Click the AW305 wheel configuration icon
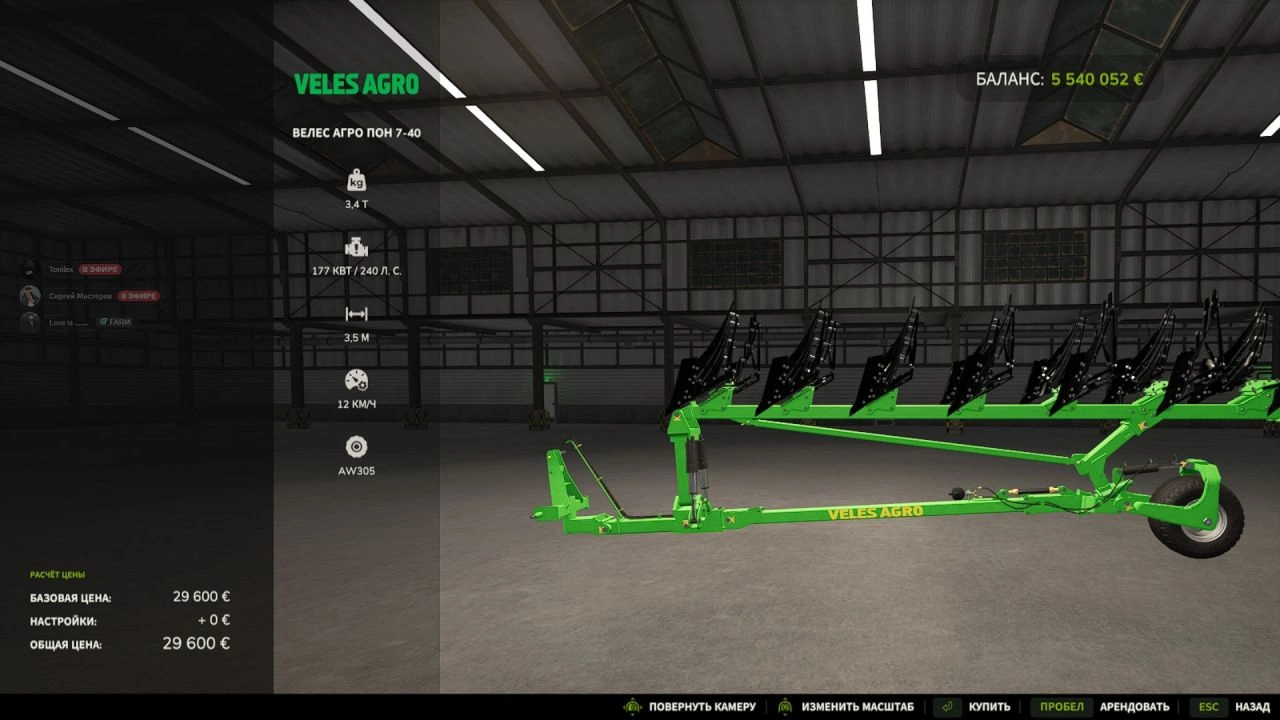 (x=357, y=444)
